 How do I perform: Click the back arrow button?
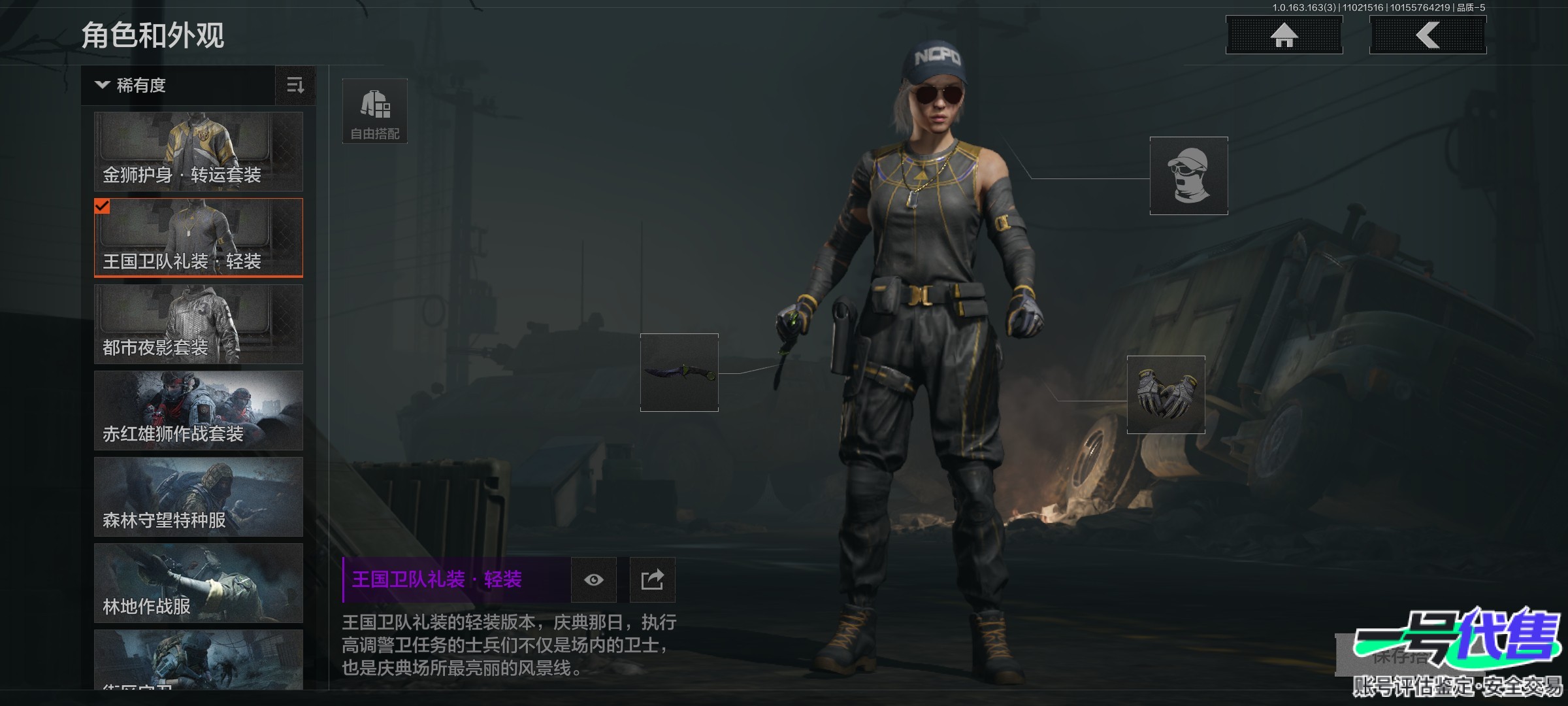(x=1428, y=35)
